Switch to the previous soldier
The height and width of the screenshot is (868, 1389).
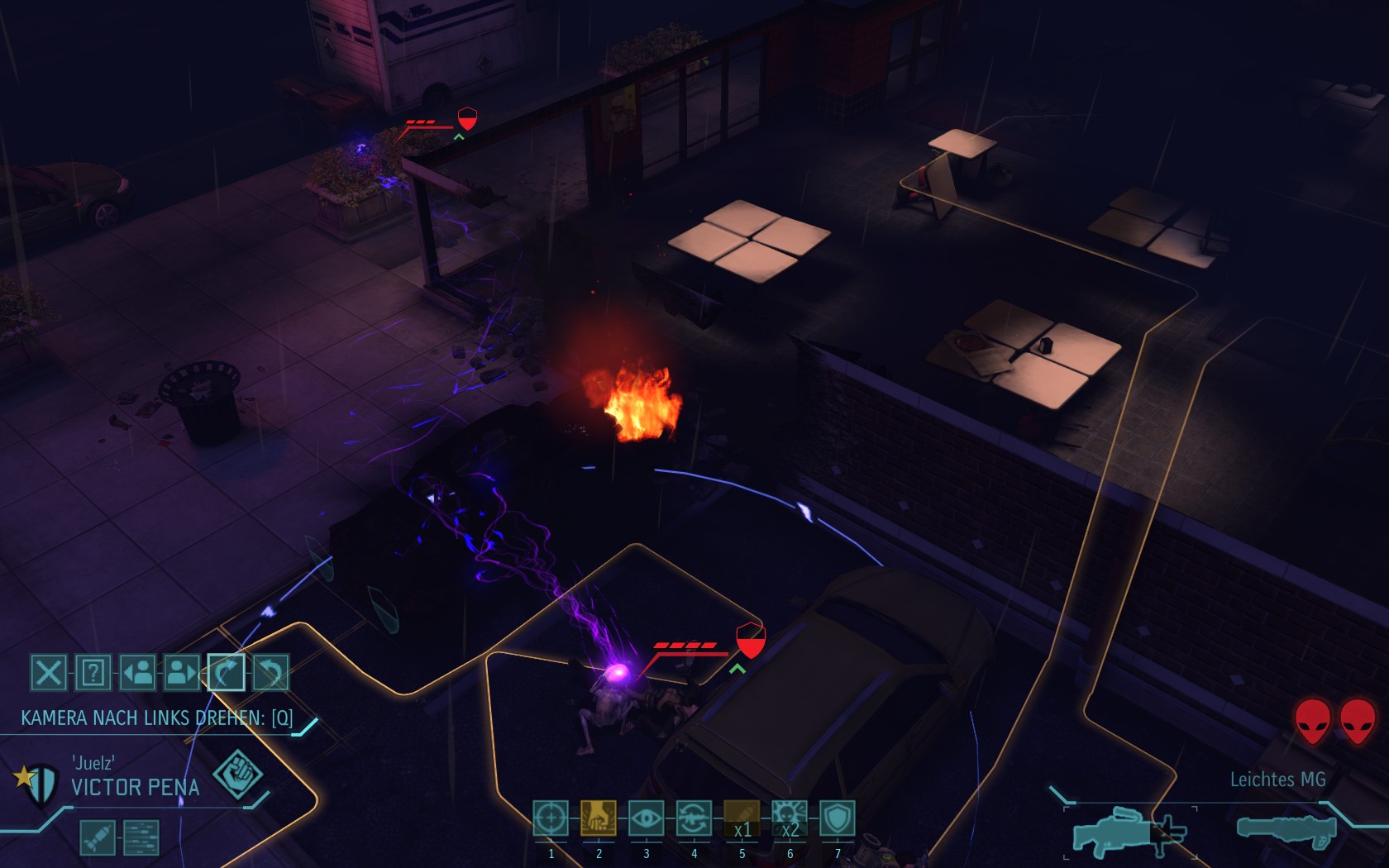click(x=137, y=672)
